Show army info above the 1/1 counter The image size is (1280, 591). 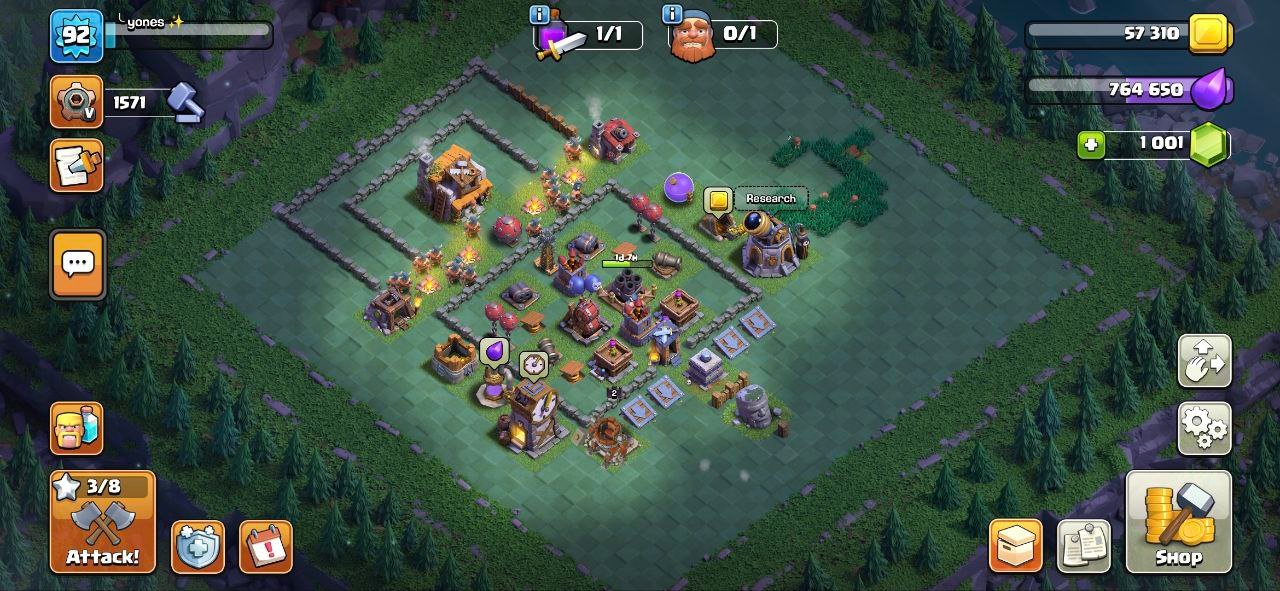tap(540, 15)
